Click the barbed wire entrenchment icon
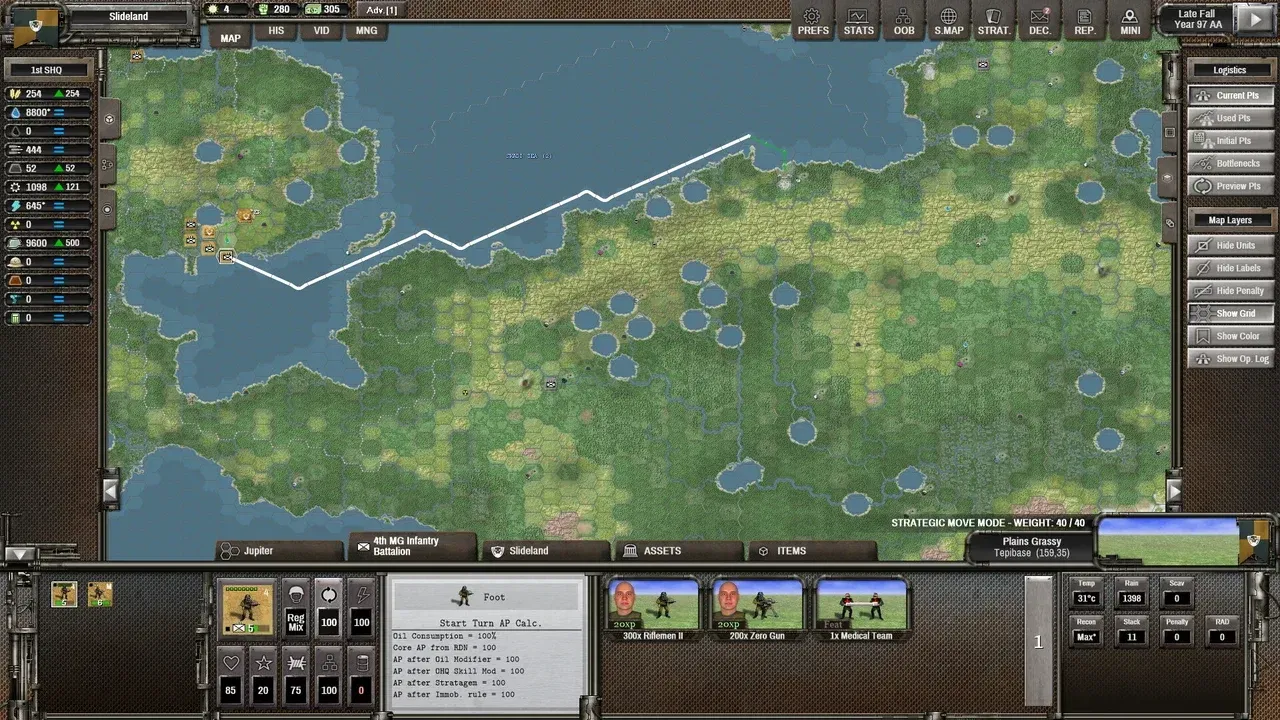 click(296, 662)
